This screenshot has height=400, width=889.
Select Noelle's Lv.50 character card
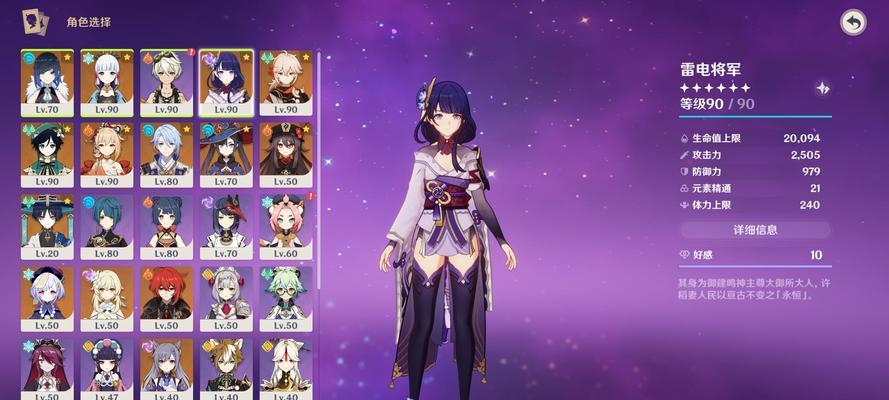(226, 298)
